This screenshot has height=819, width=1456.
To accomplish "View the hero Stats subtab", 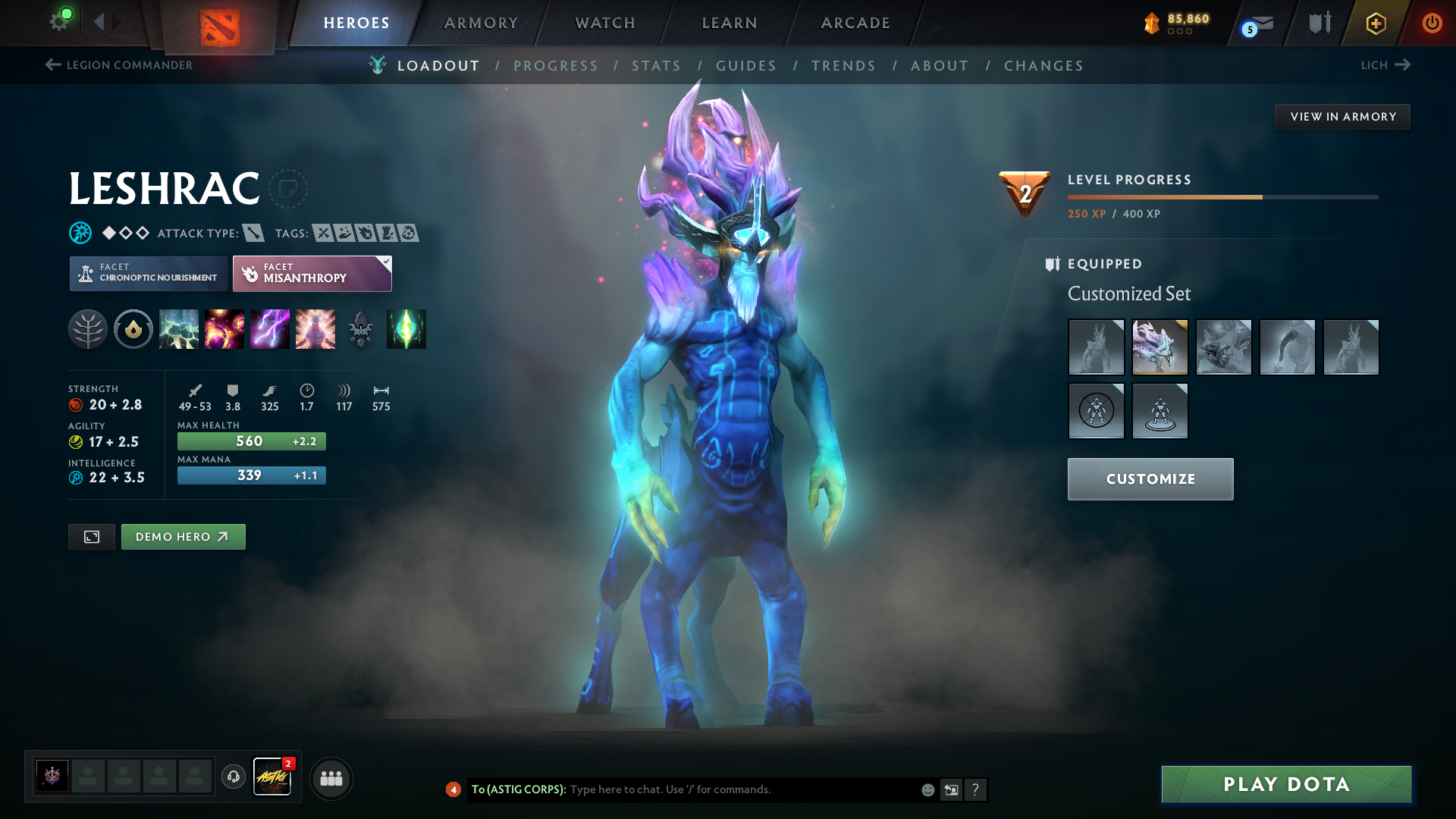I will coord(656,66).
